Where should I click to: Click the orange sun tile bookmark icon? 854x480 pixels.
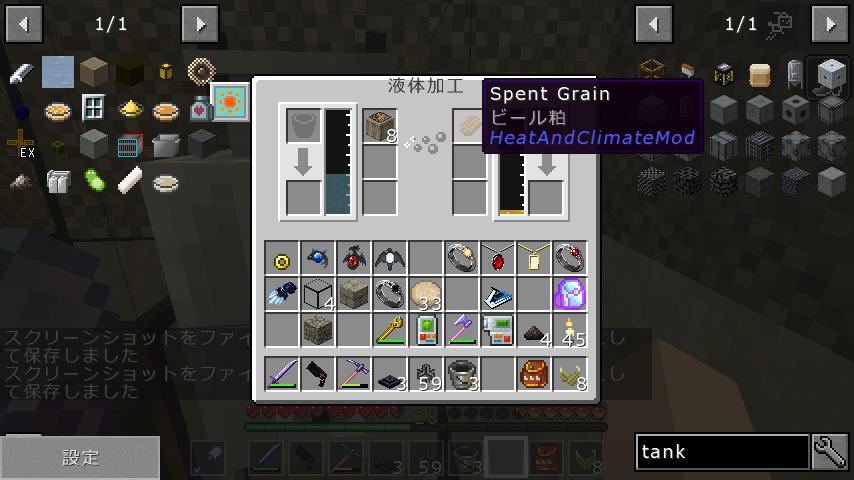(230, 103)
